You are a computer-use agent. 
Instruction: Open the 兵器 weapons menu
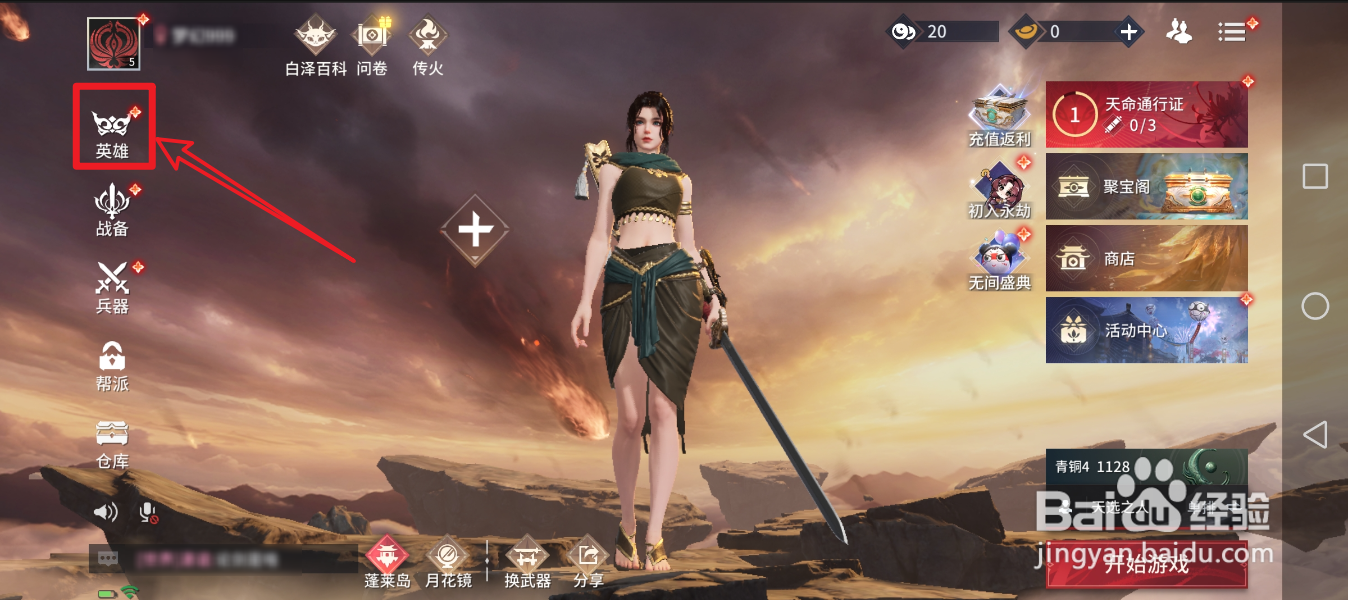pyautogui.click(x=112, y=287)
